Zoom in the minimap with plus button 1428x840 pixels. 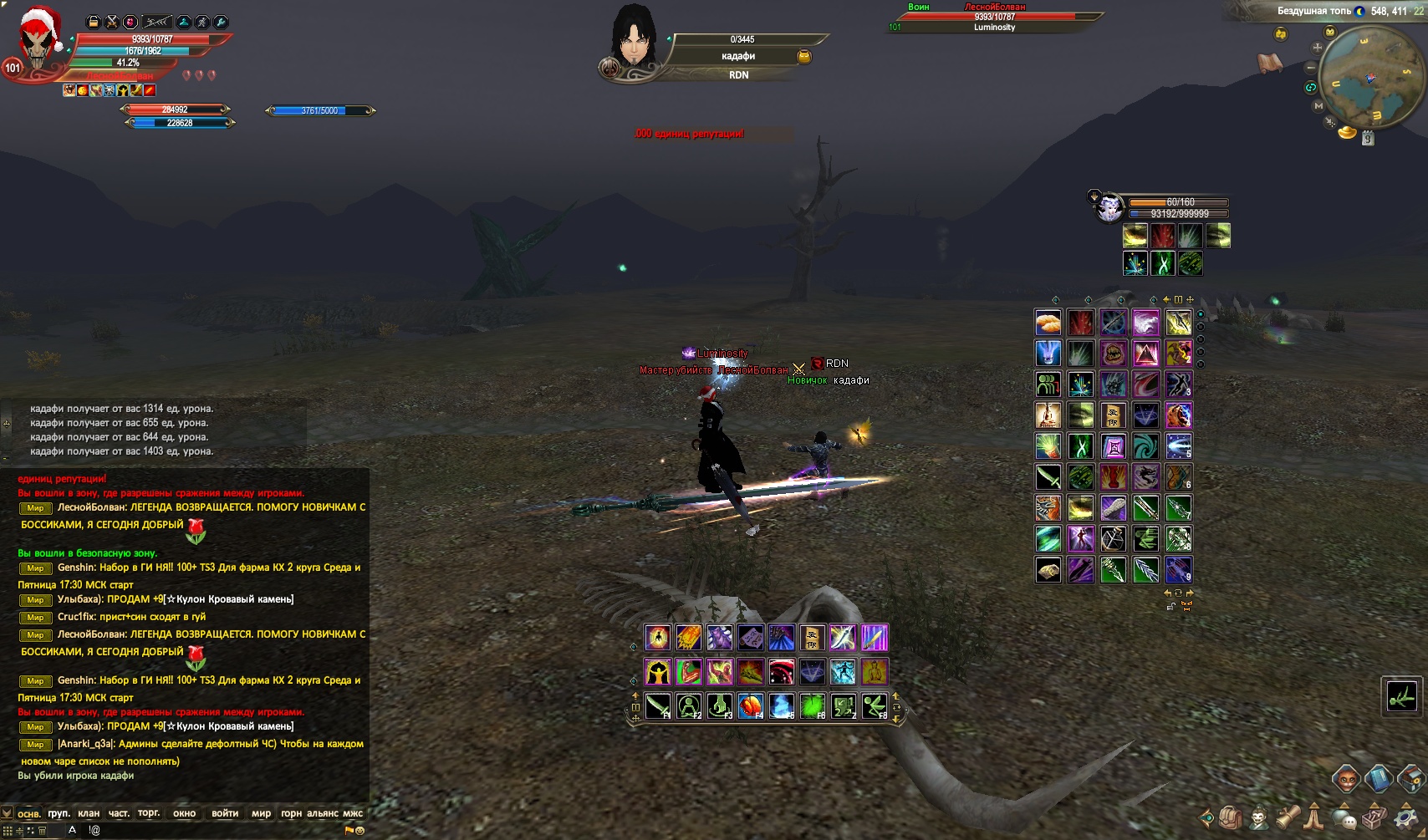click(x=1318, y=48)
